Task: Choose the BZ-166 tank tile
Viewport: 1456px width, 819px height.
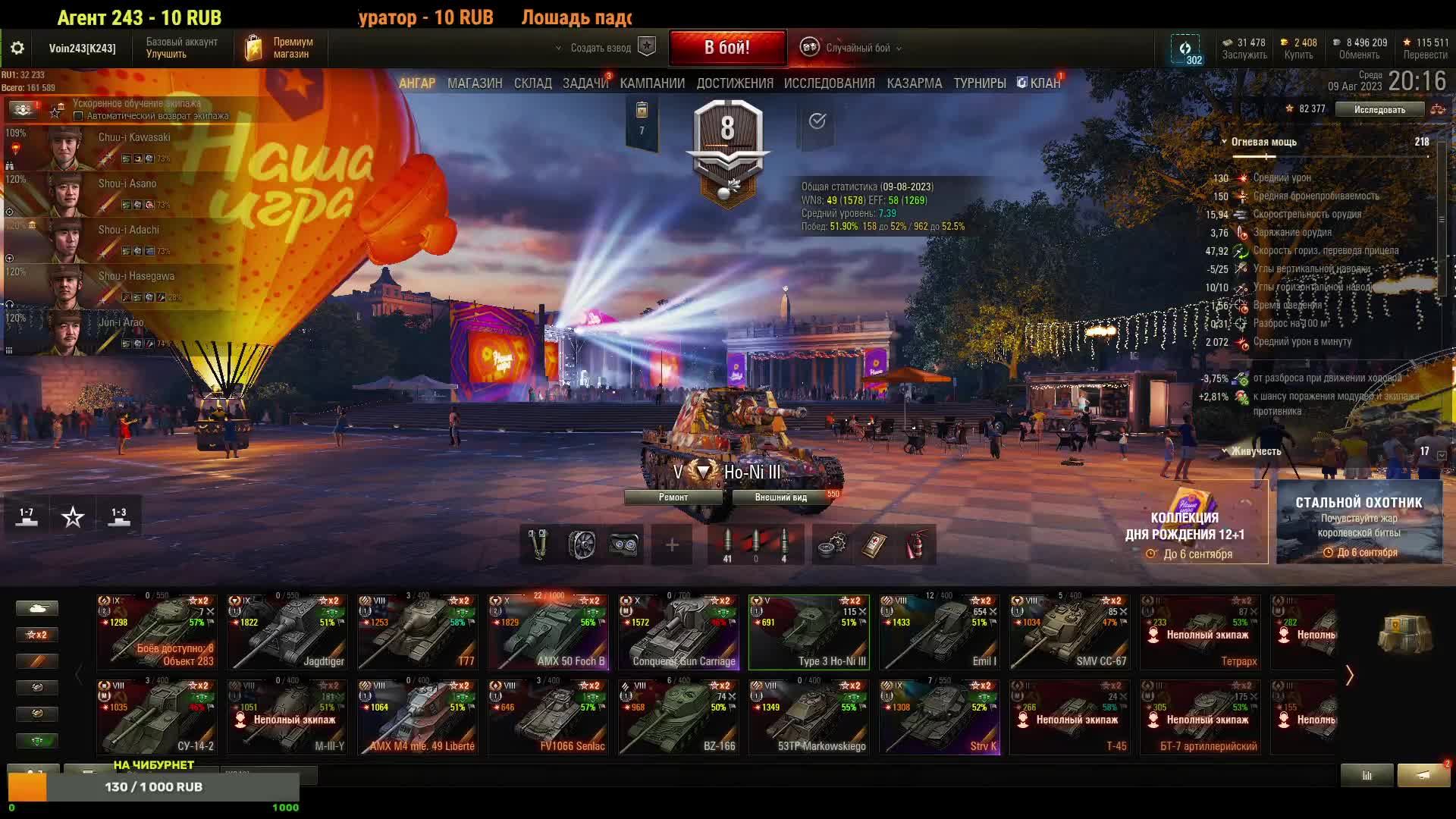Action: (x=679, y=717)
